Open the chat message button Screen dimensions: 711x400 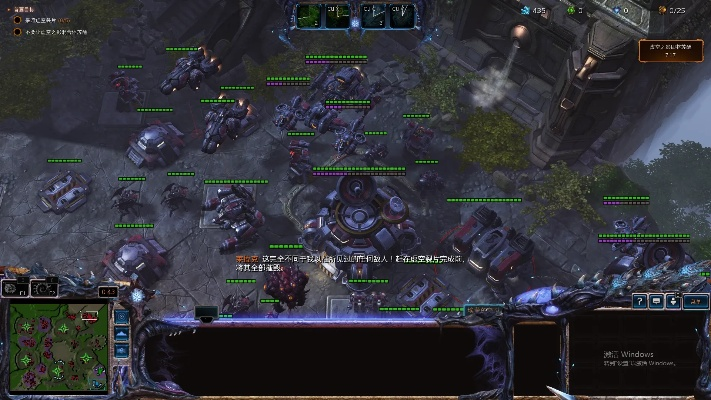pyautogui.click(x=656, y=300)
